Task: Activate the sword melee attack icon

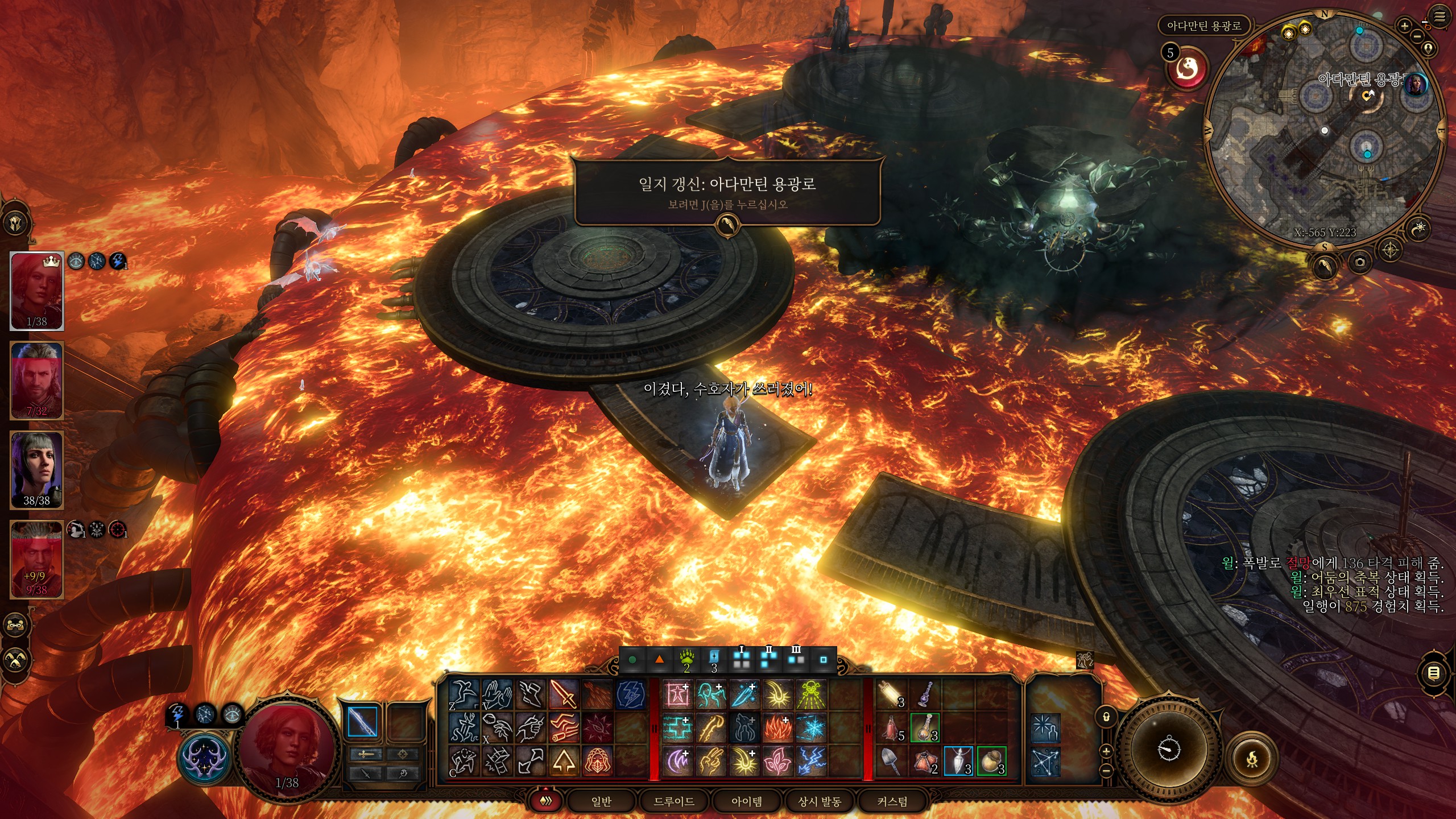Action: click(564, 694)
